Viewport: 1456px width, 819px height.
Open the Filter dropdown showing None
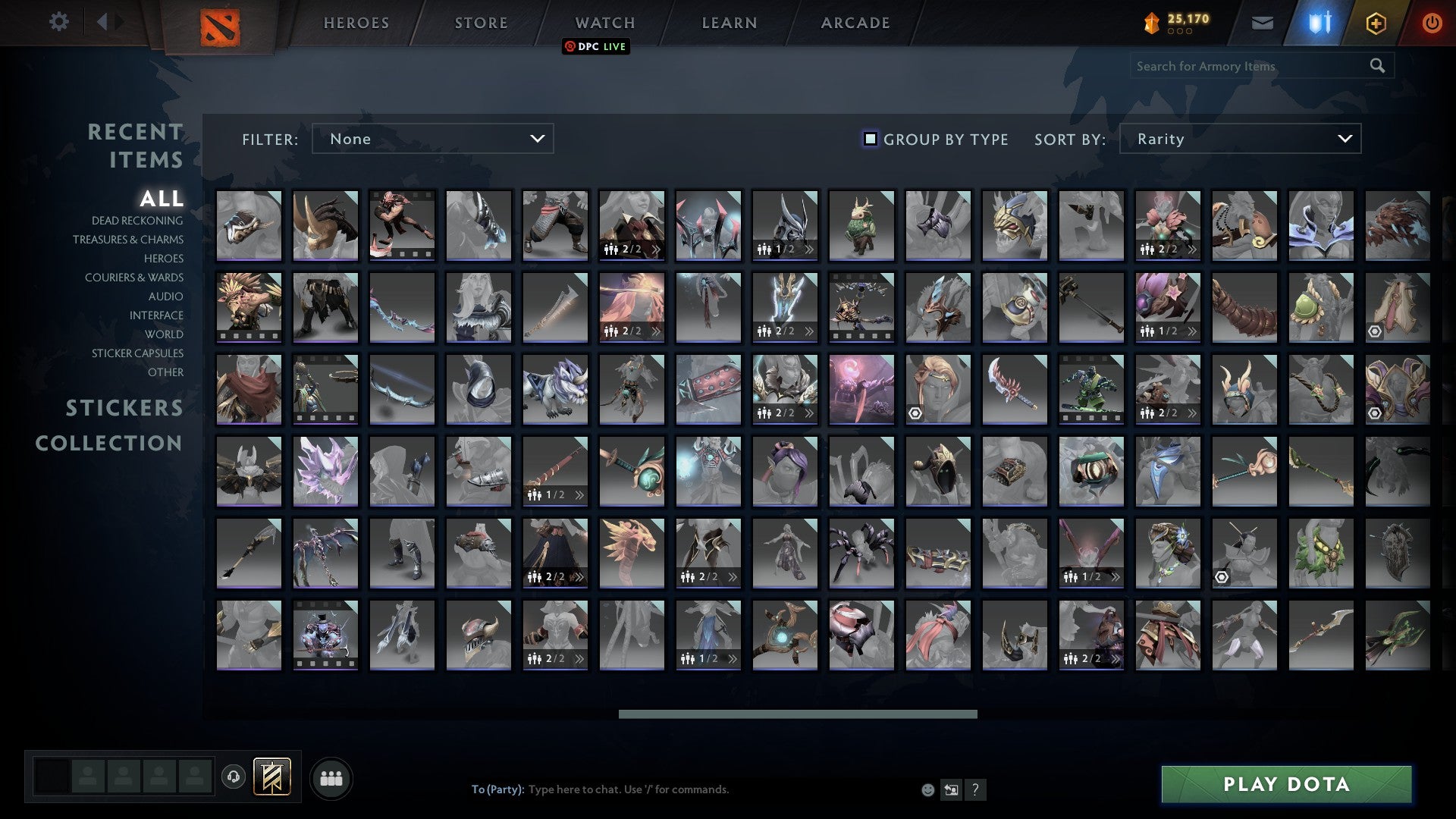point(432,139)
